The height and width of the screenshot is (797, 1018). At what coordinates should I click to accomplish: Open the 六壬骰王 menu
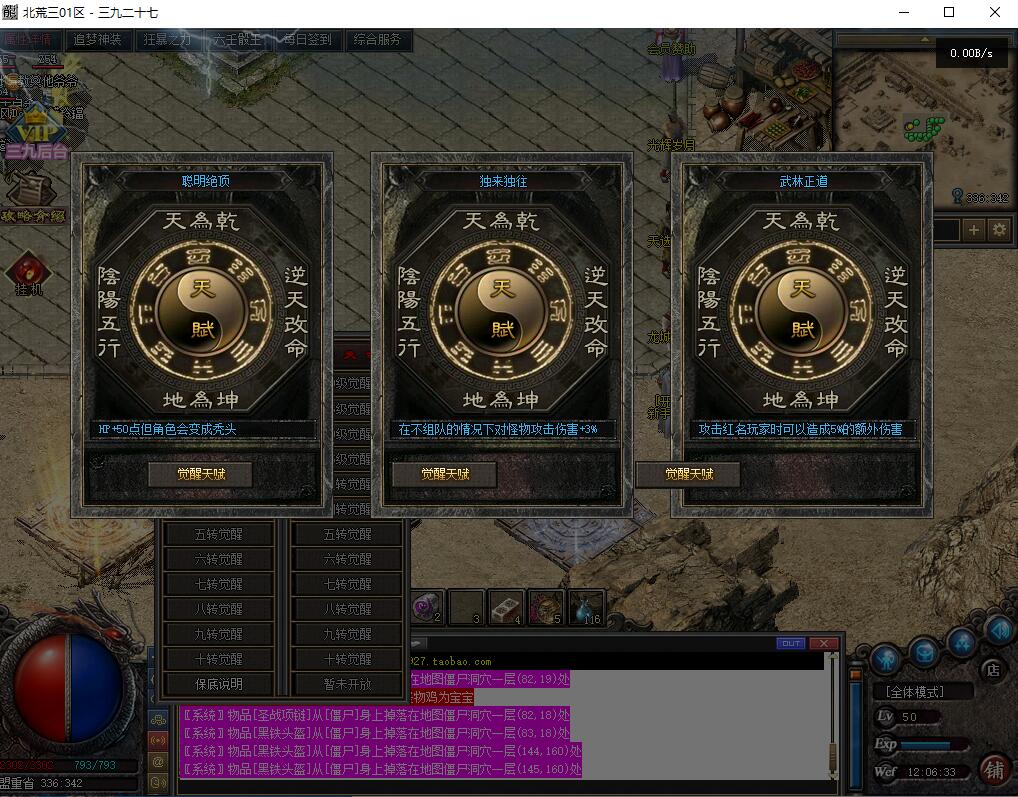tap(237, 40)
